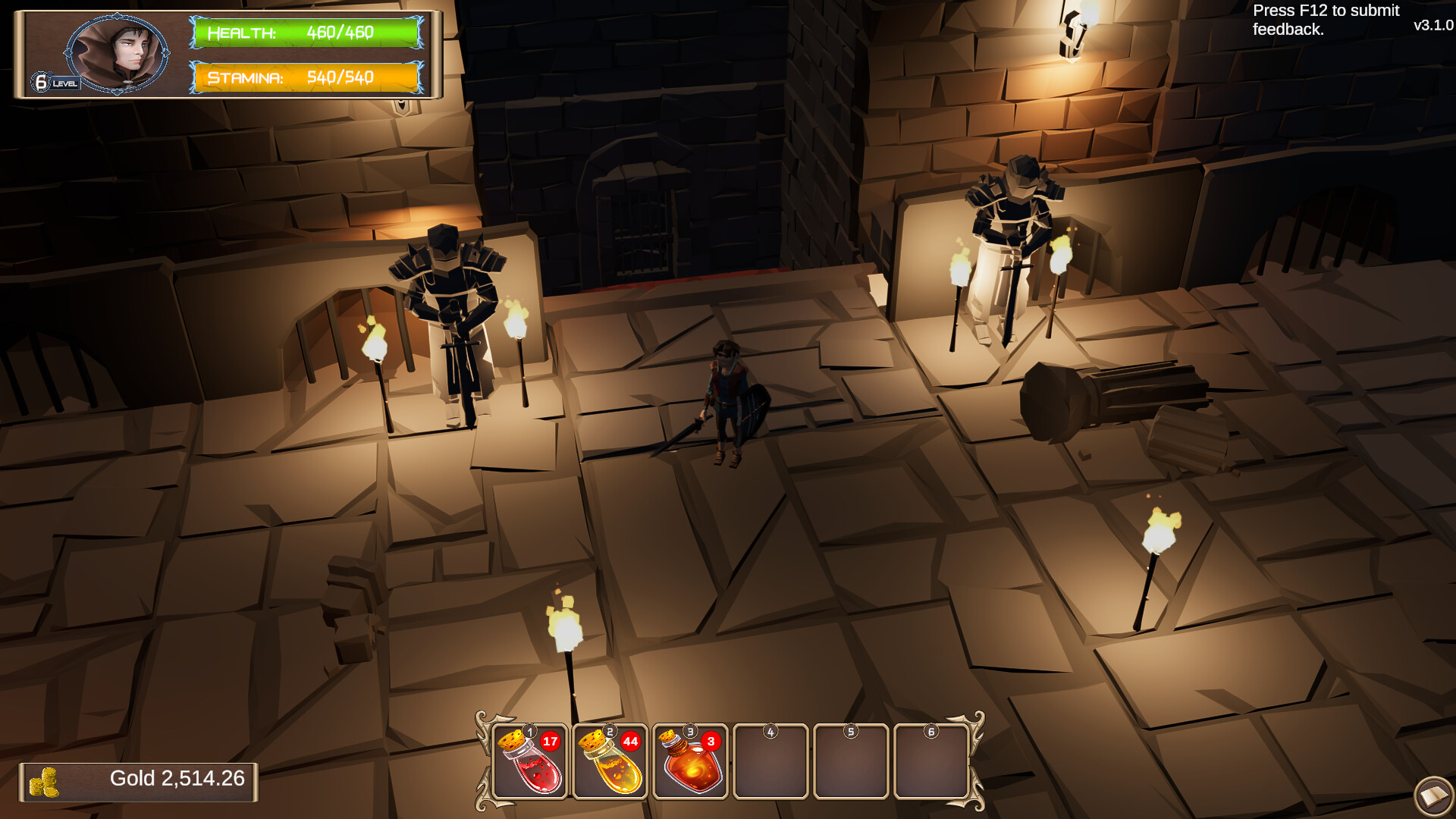The width and height of the screenshot is (1456, 819).
Task: Click the level 6 badge on the portrait frame
Action: 42,80
